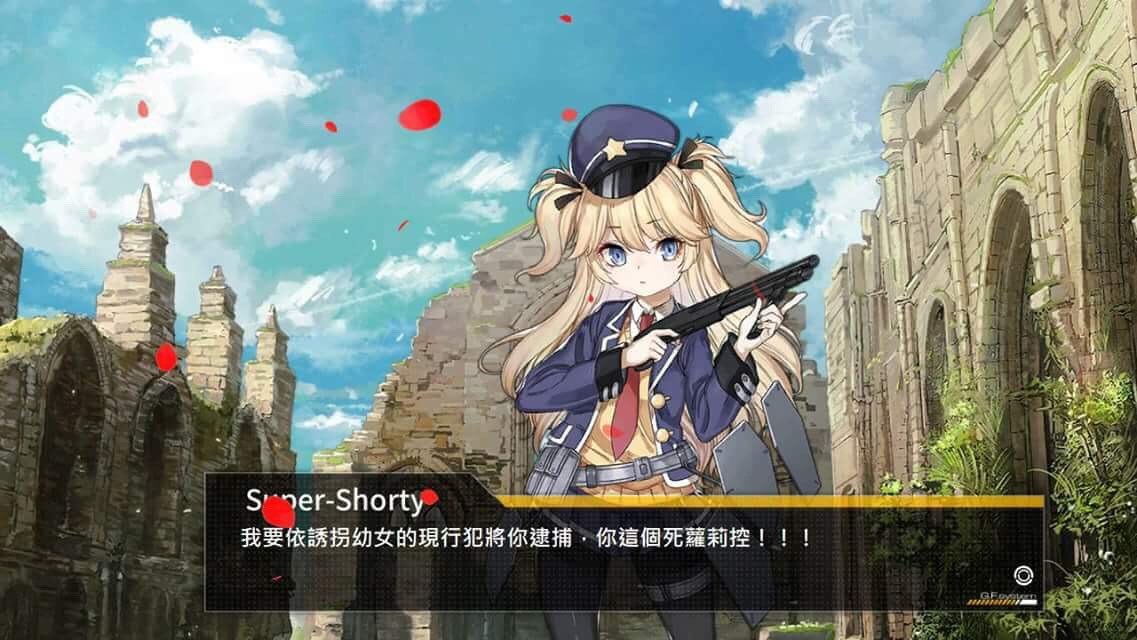This screenshot has width=1137, height=640.
Task: Click the circular continue indicator icon
Action: [1021, 576]
